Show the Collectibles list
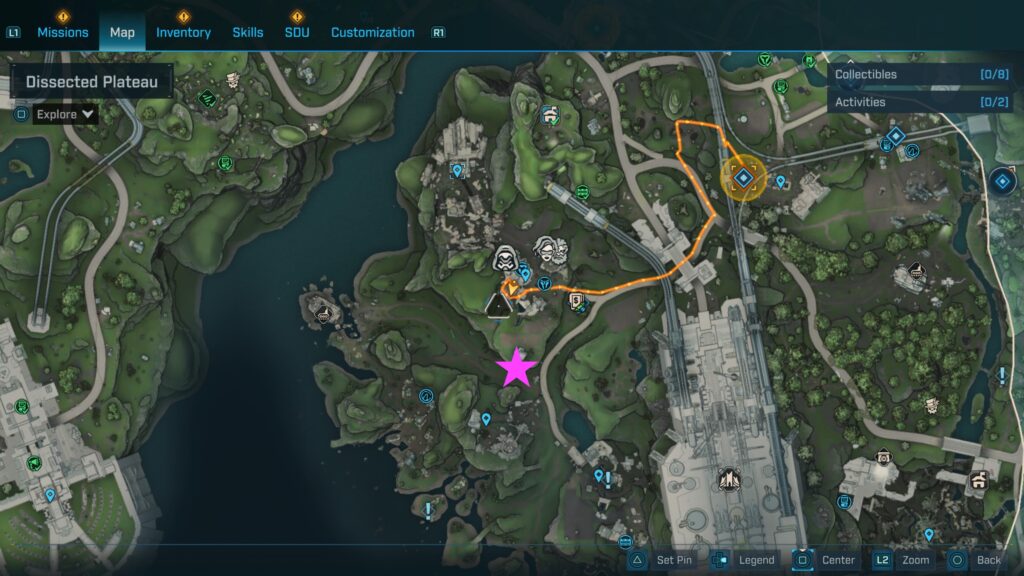Image resolution: width=1024 pixels, height=576 pixels. pyautogui.click(x=922, y=74)
